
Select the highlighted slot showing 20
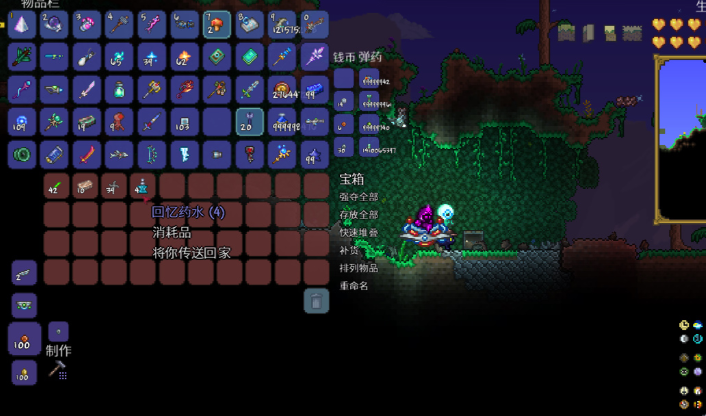[x=249, y=121]
